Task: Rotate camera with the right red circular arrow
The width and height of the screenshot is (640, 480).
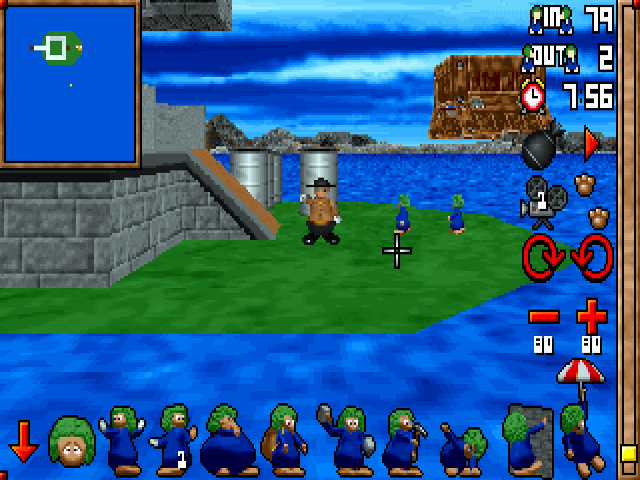Action: tap(591, 260)
